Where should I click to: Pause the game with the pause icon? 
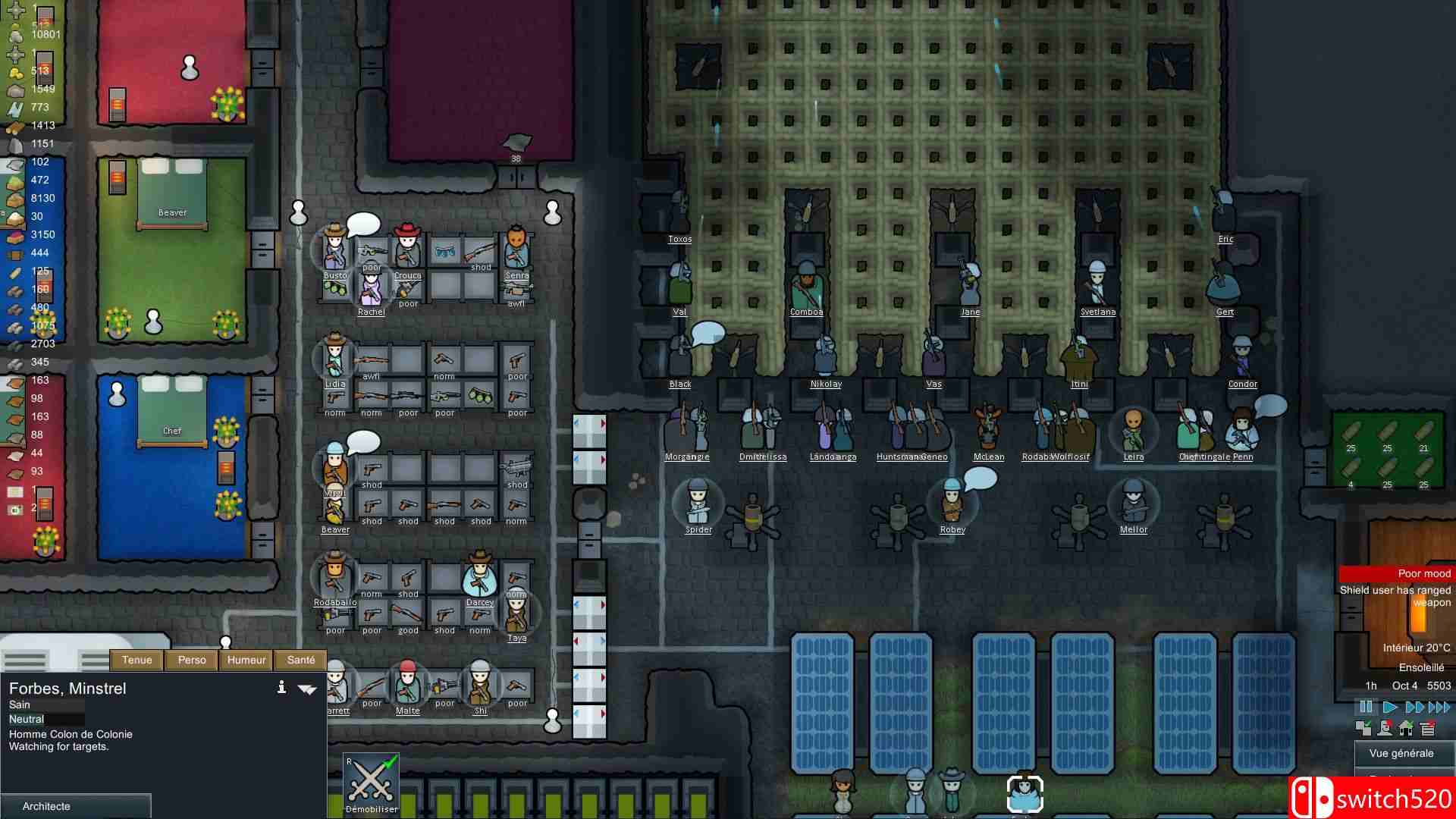[1366, 705]
